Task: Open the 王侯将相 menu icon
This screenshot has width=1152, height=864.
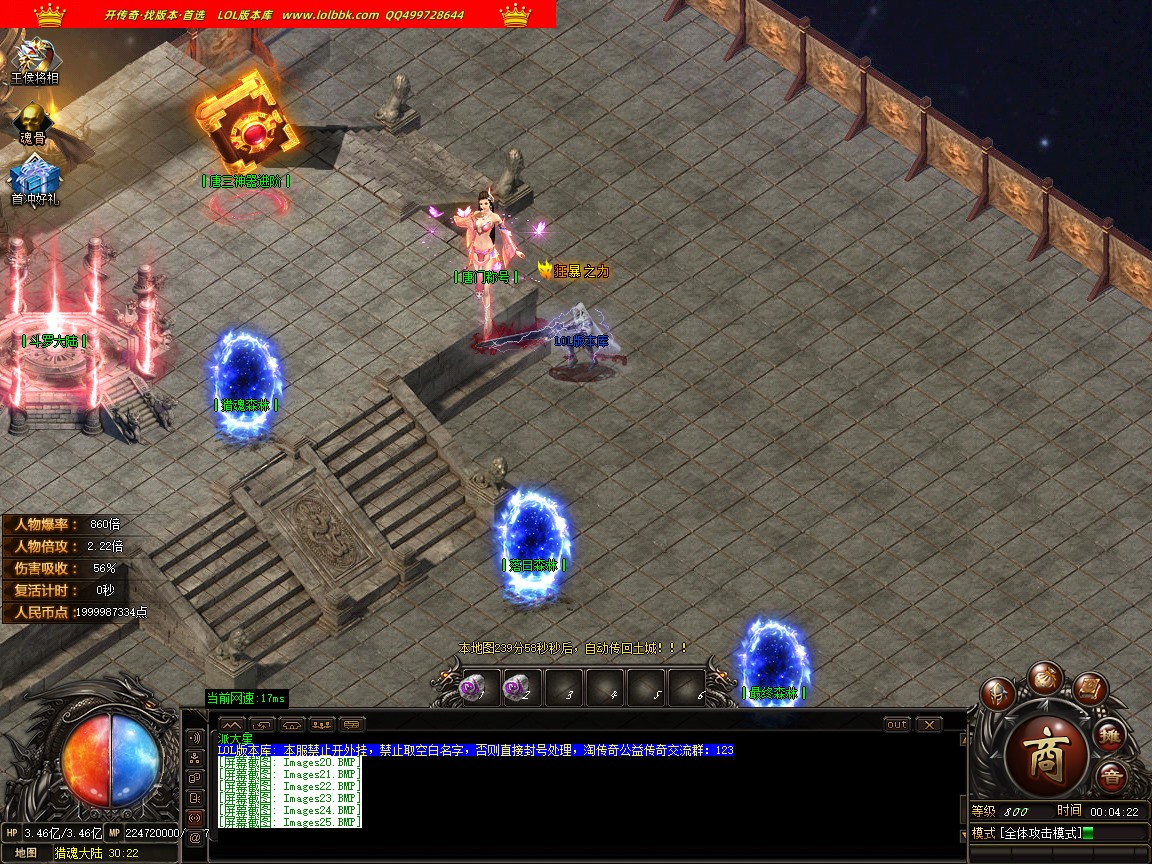Action: tap(35, 59)
